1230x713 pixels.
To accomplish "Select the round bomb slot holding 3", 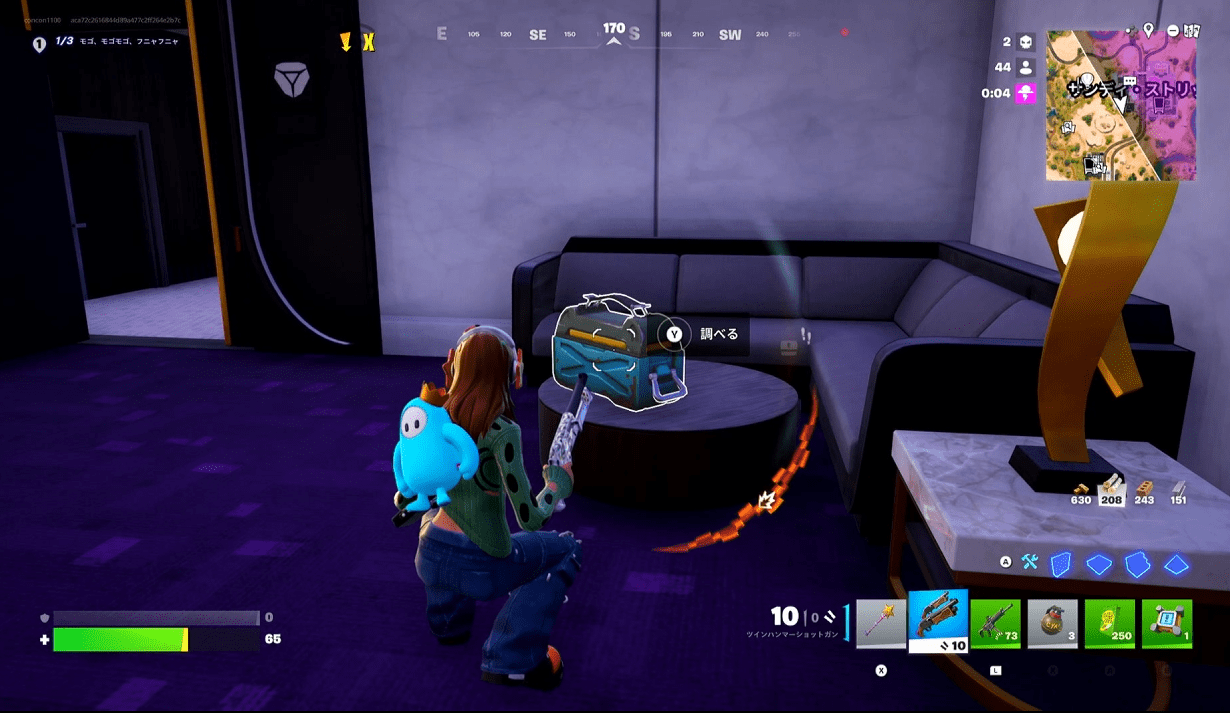I will pos(1052,624).
